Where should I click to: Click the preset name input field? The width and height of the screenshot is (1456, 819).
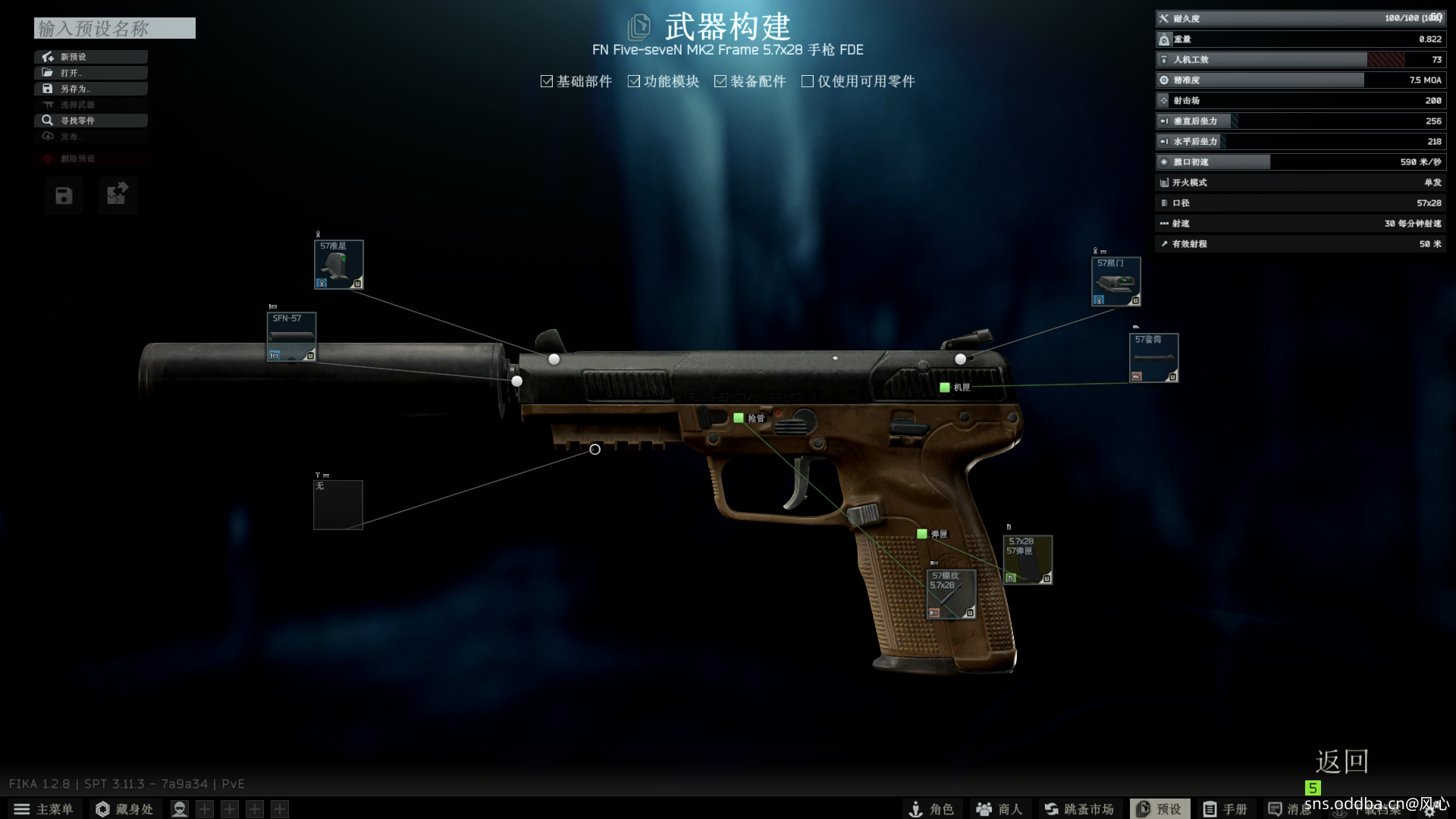pyautogui.click(x=115, y=29)
